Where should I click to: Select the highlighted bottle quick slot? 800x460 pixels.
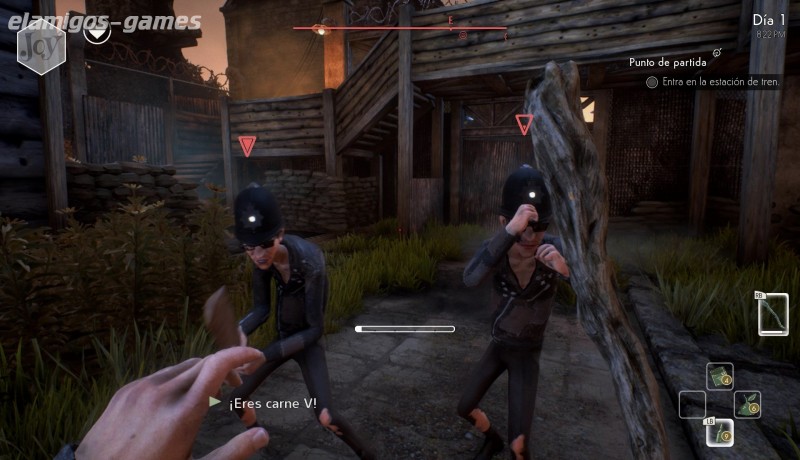click(x=720, y=431)
